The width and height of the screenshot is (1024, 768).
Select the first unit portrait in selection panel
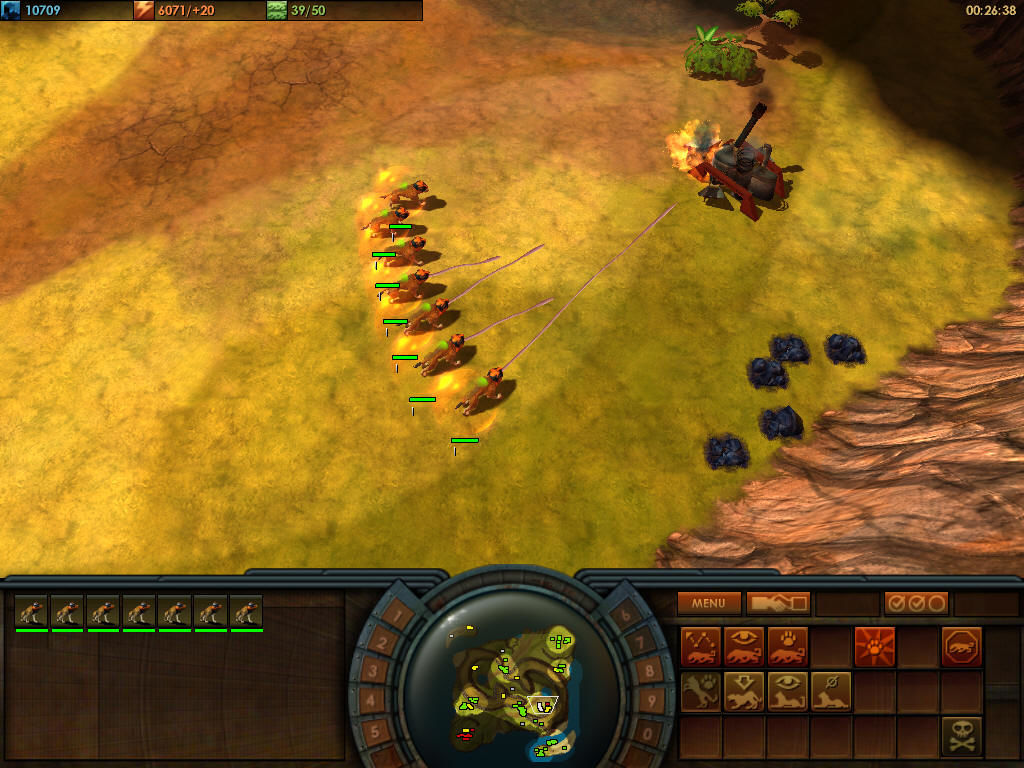(x=32, y=612)
